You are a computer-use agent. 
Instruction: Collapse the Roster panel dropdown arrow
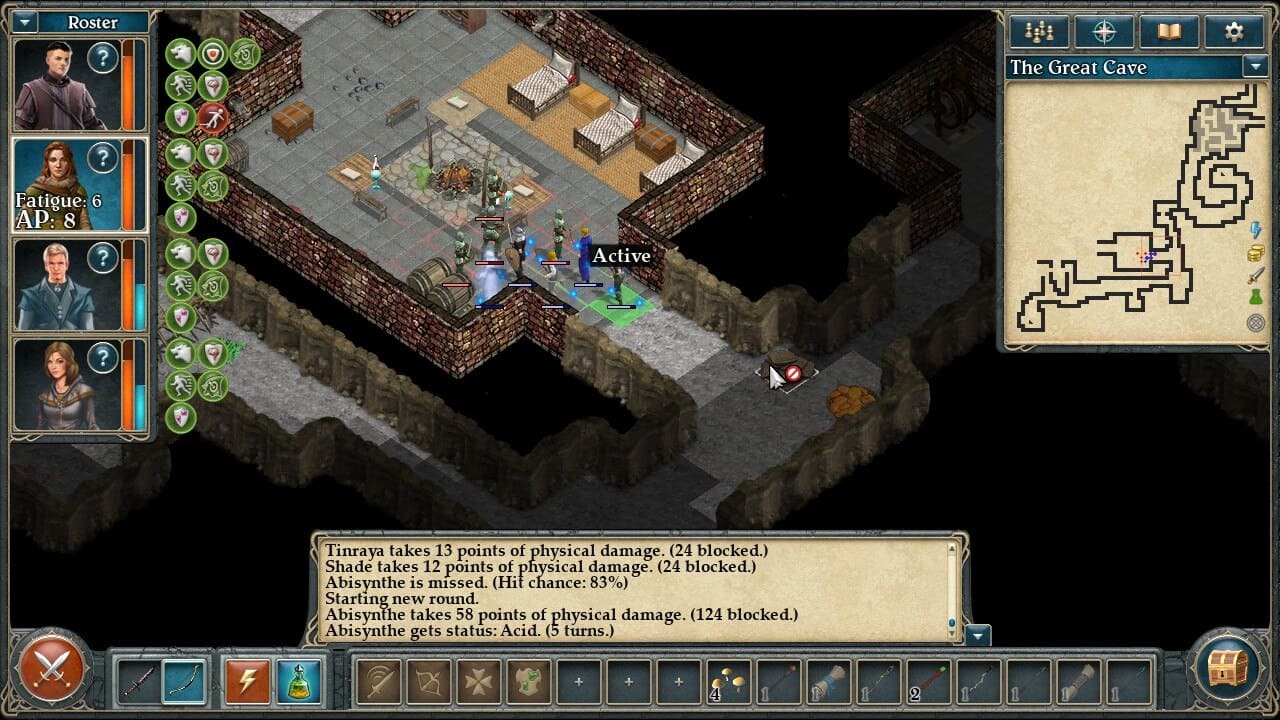pyautogui.click(x=25, y=22)
